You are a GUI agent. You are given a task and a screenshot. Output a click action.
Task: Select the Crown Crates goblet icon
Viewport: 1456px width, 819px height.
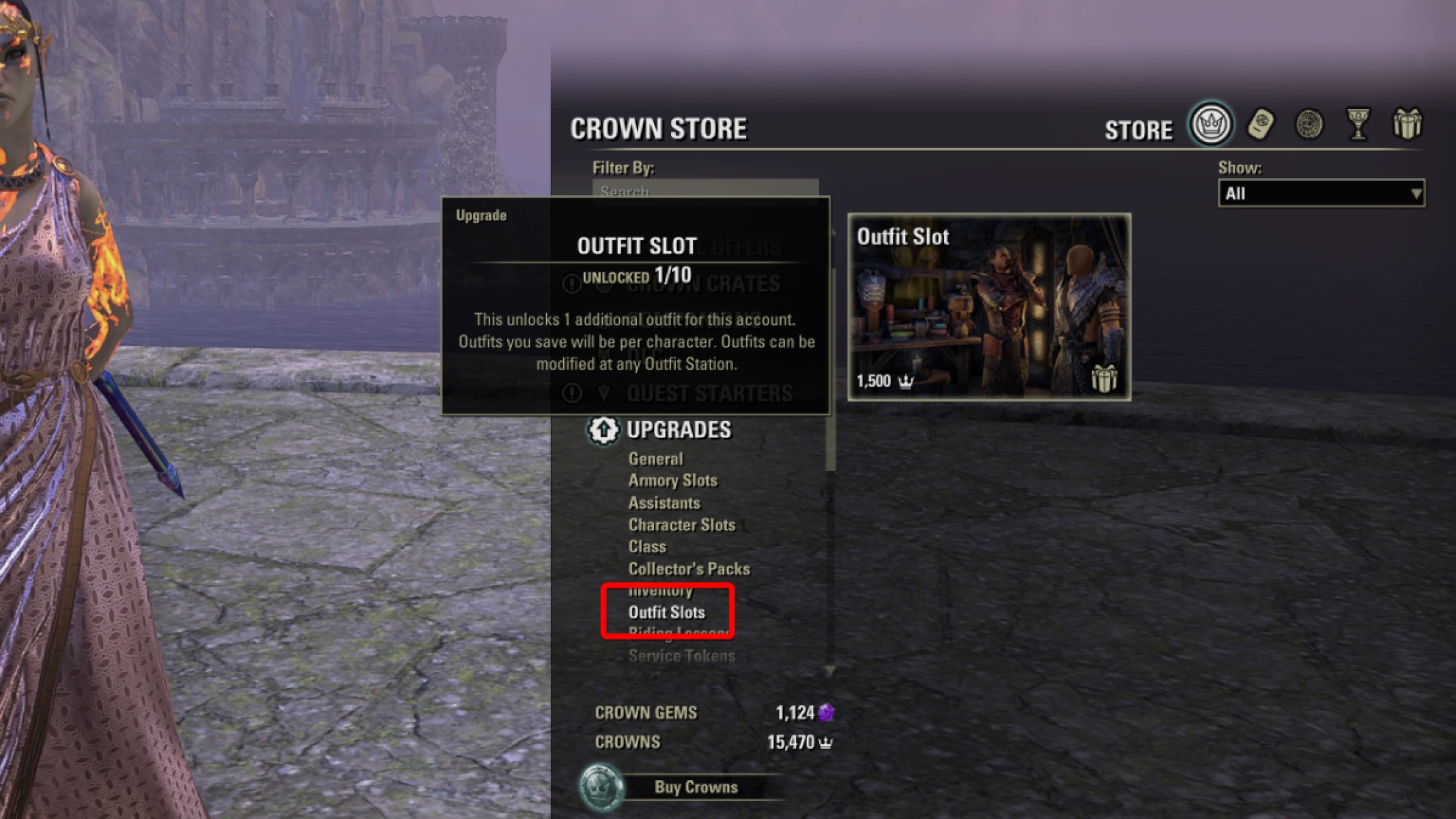click(1358, 124)
